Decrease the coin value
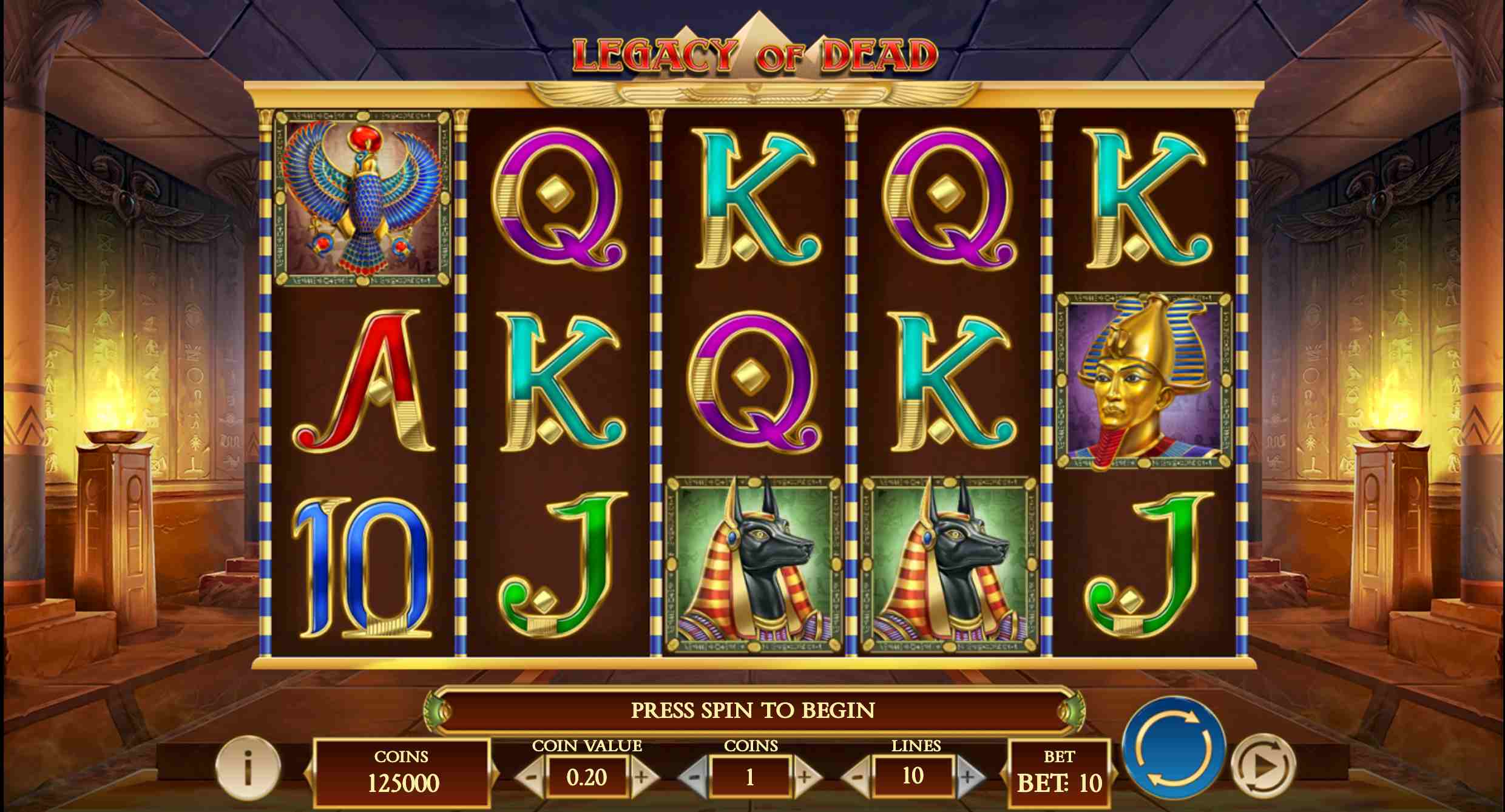Image resolution: width=1505 pixels, height=812 pixels. point(530,777)
